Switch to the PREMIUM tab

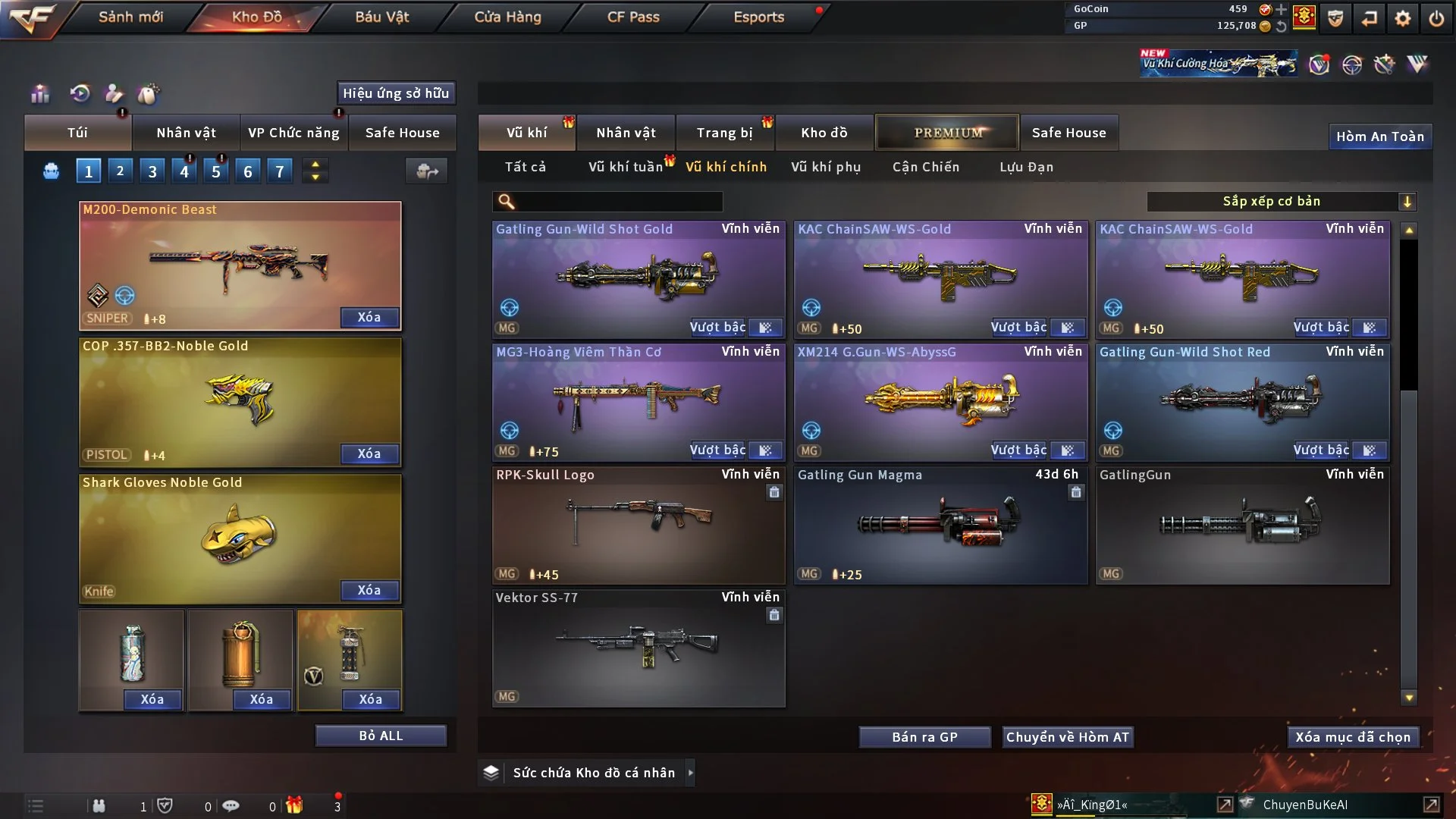947,133
